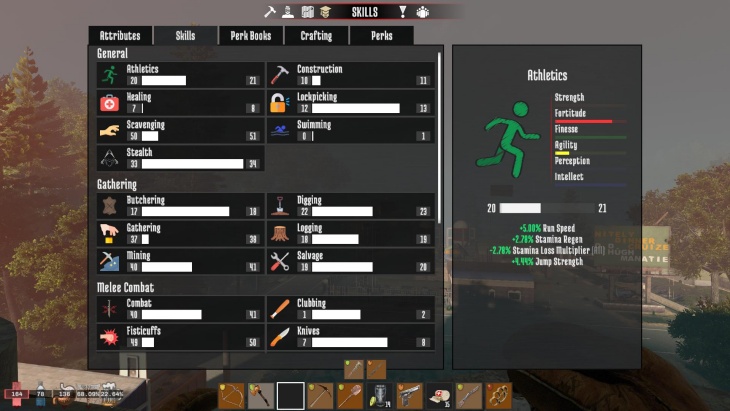730x411 pixels.
Task: Show the Perks tab
Action: pos(381,35)
